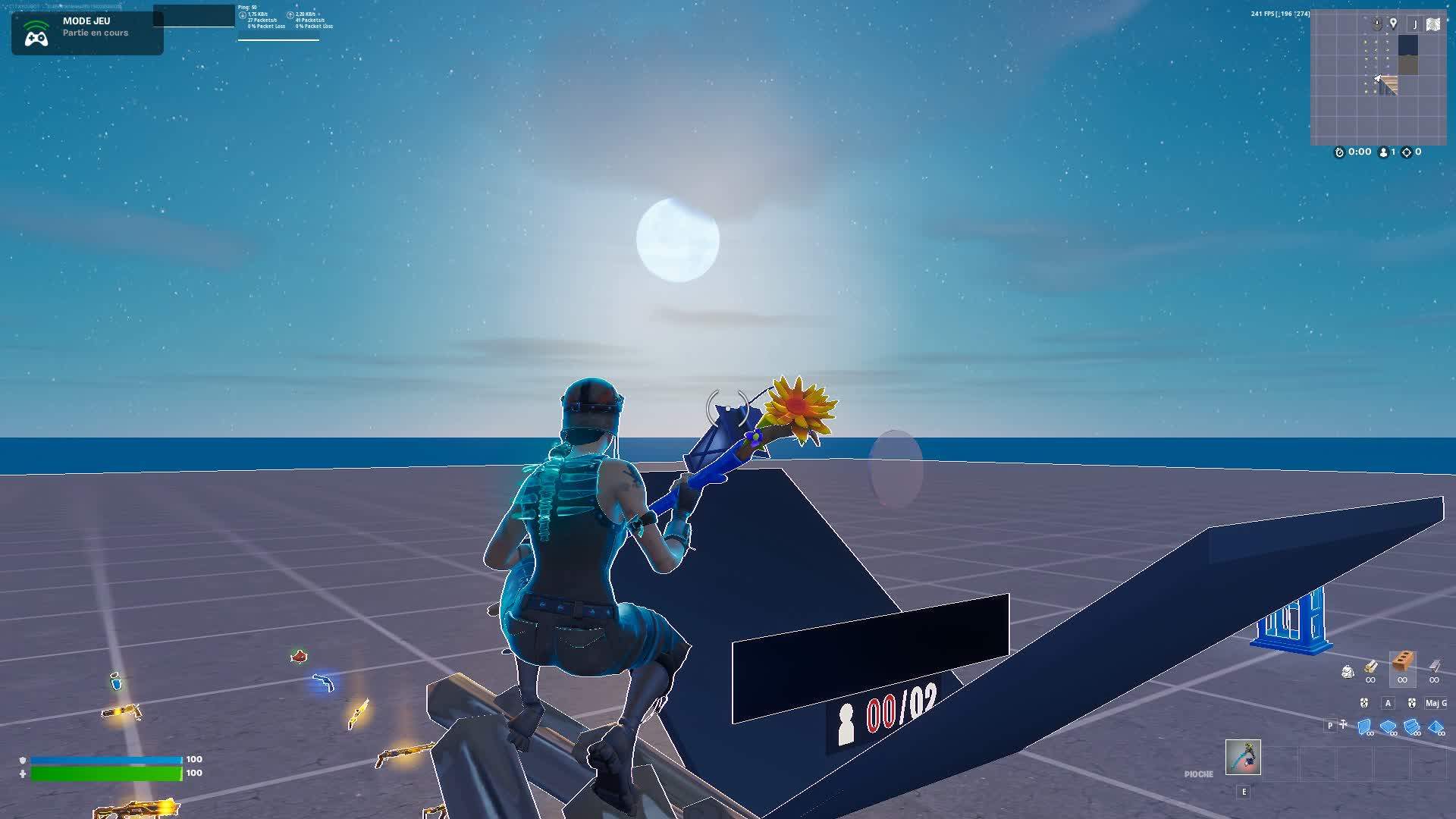Click the Maj G edit keybind label
This screenshot has height=819, width=1456.
pos(1436,704)
